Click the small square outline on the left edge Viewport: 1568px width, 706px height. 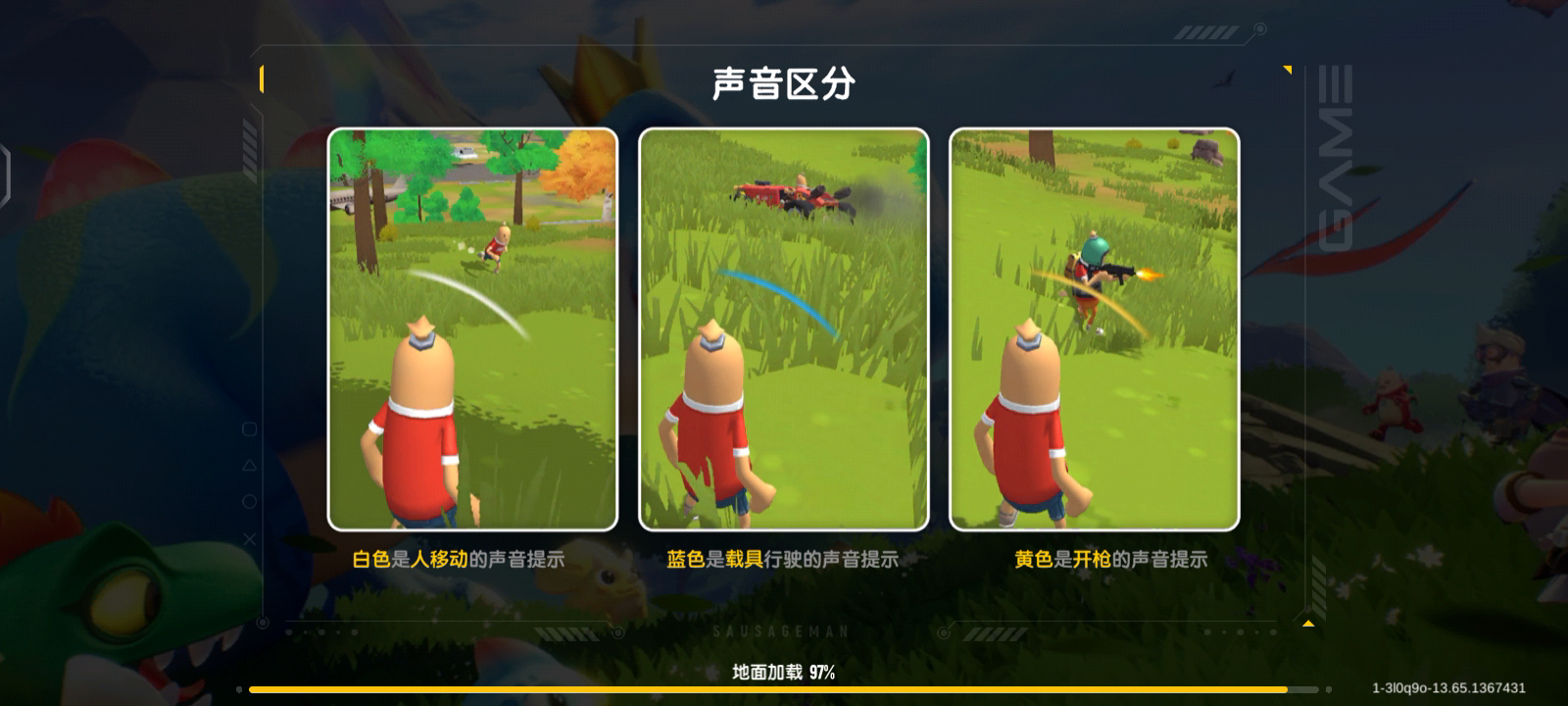point(249,429)
